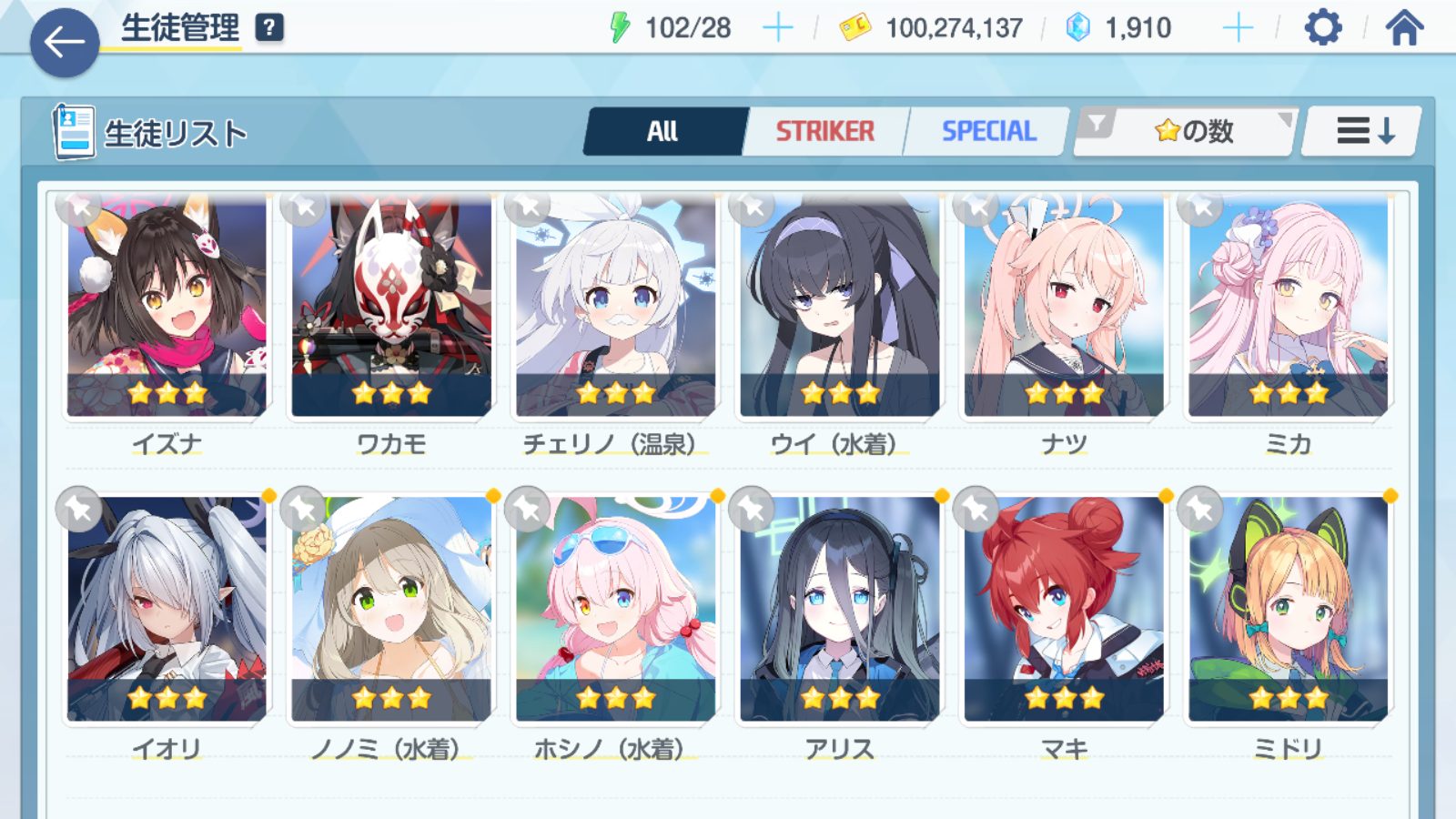
Task: Select student イズナ
Action: pyautogui.click(x=167, y=307)
